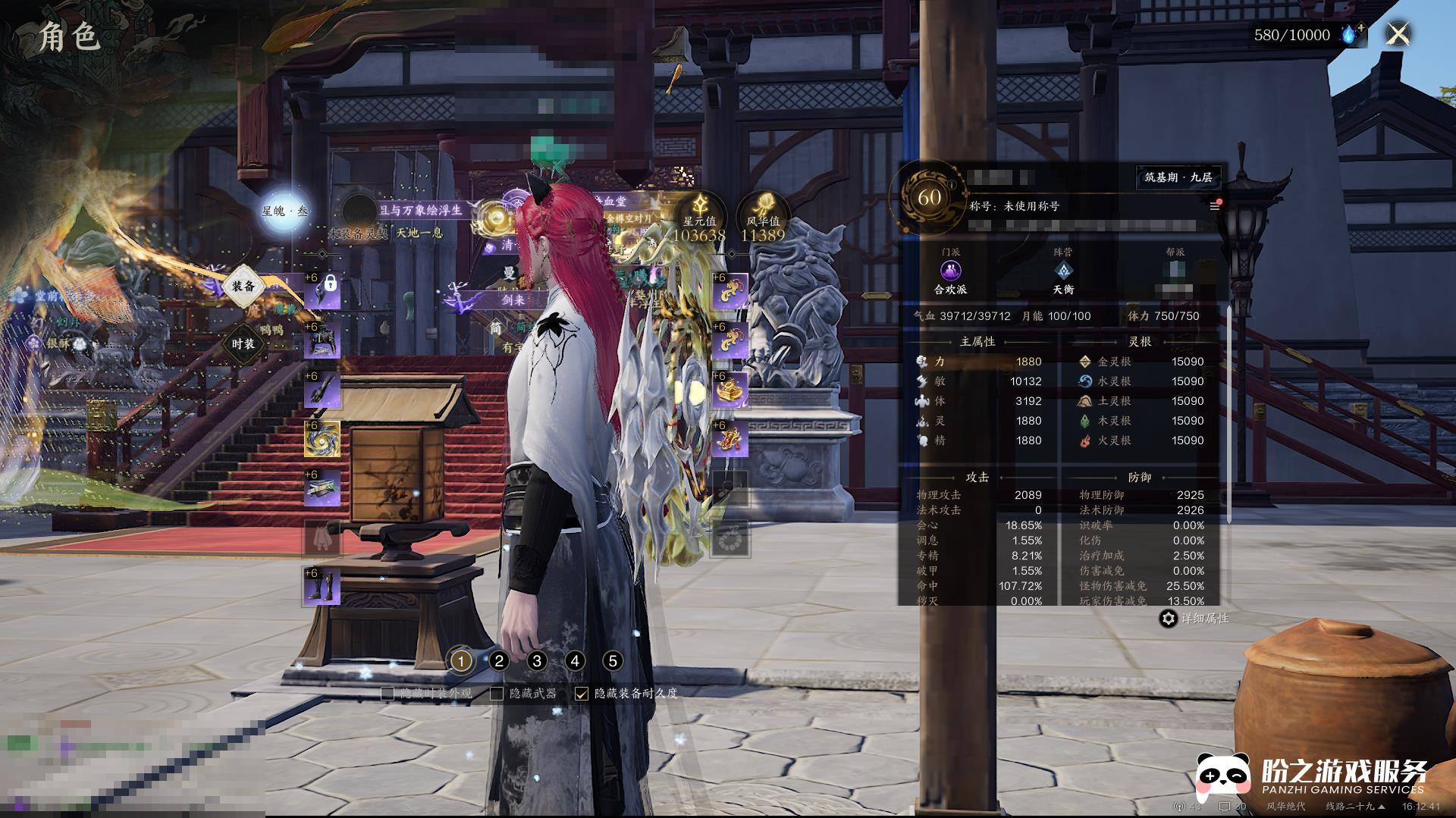Open the golden seal accessory slot
This screenshot has height=818, width=1456.
(x=730, y=390)
